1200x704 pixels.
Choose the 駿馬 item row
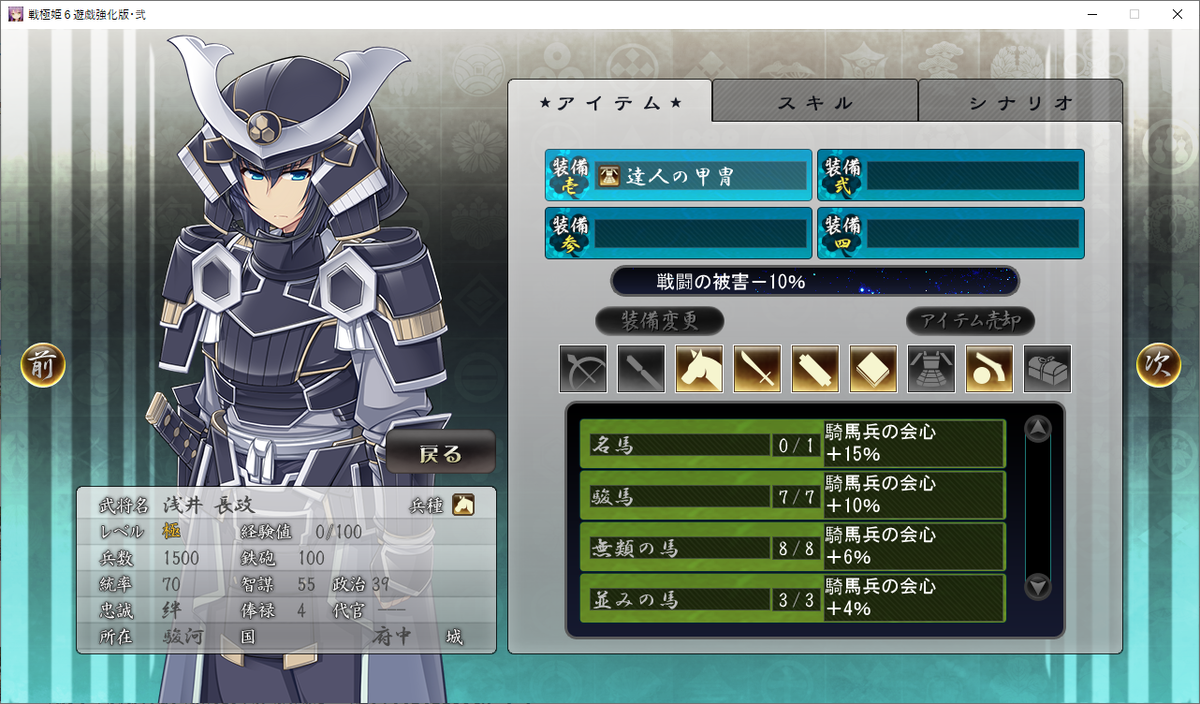700,496
